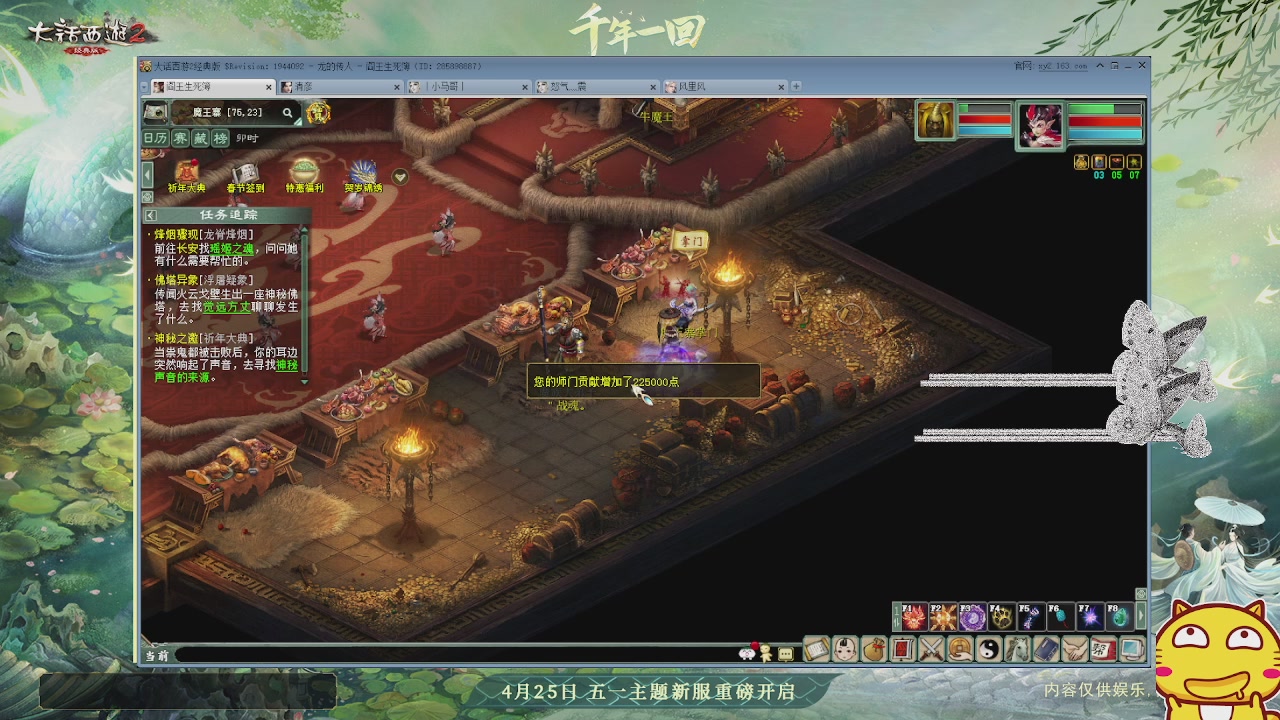Toggle the chat bubble icon near the chat bar
Image resolution: width=1280 pixels, height=720 pixels.
click(786, 653)
